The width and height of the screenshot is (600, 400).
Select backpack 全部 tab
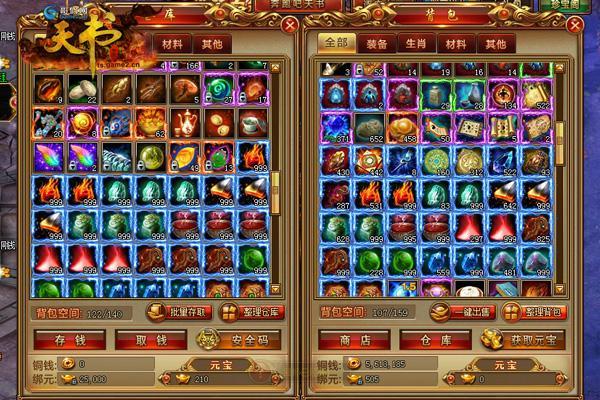(336, 44)
